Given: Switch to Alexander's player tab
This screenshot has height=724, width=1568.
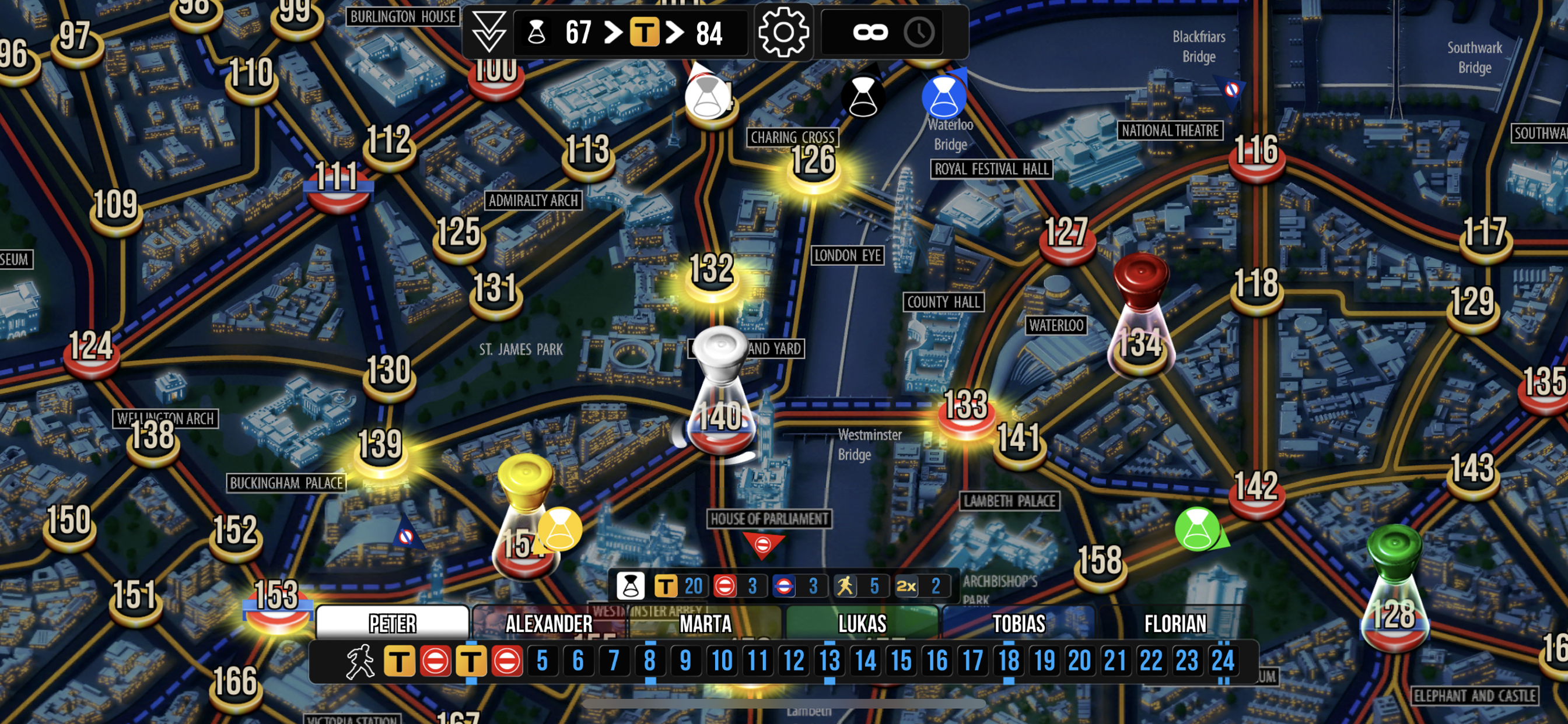Looking at the screenshot, I should pos(548,623).
